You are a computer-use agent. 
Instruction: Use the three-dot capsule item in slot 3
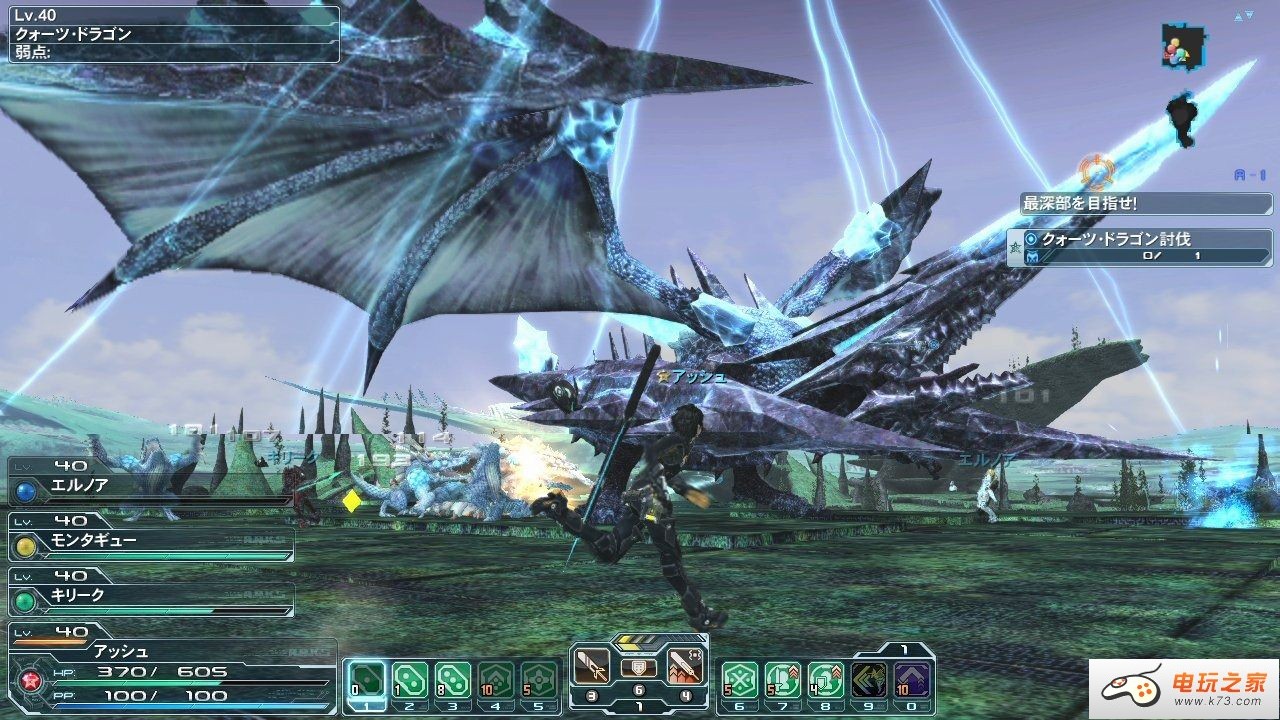(x=453, y=680)
